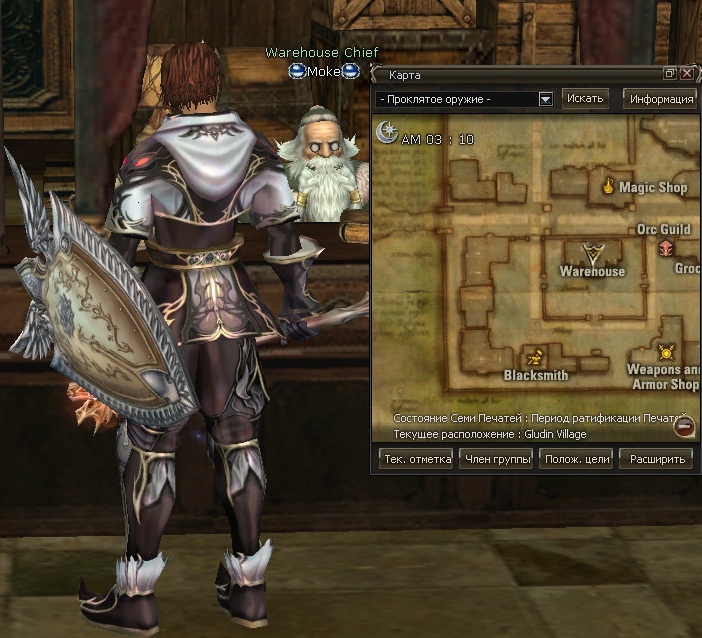Show Член группы on map
The image size is (702, 638).
[x=495, y=459]
